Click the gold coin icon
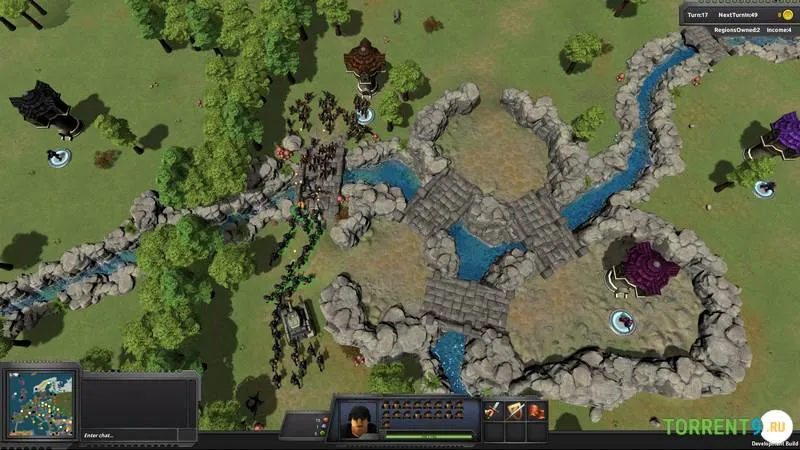 (x=786, y=15)
